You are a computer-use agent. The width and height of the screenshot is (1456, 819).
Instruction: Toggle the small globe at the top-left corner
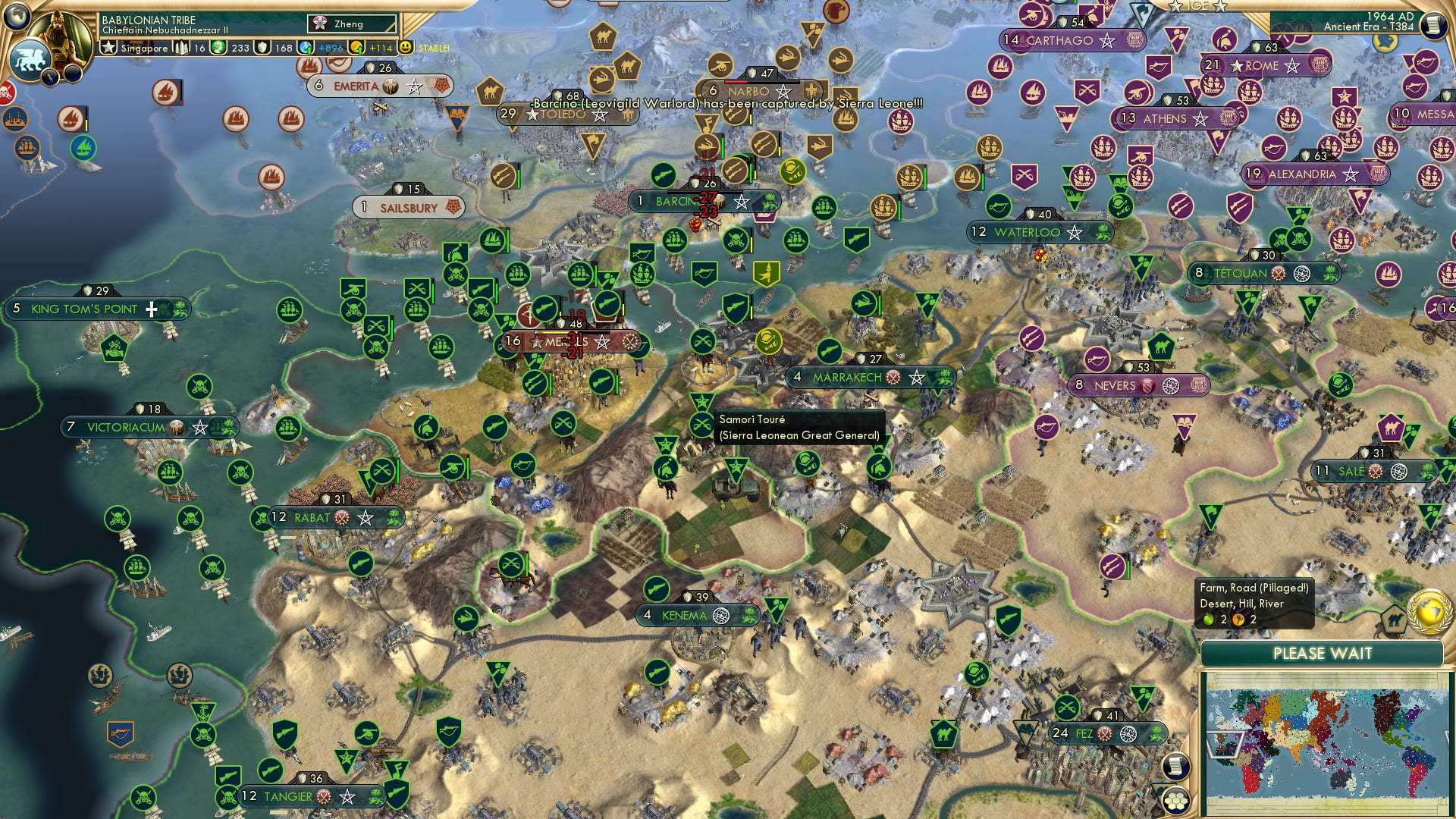point(17,15)
